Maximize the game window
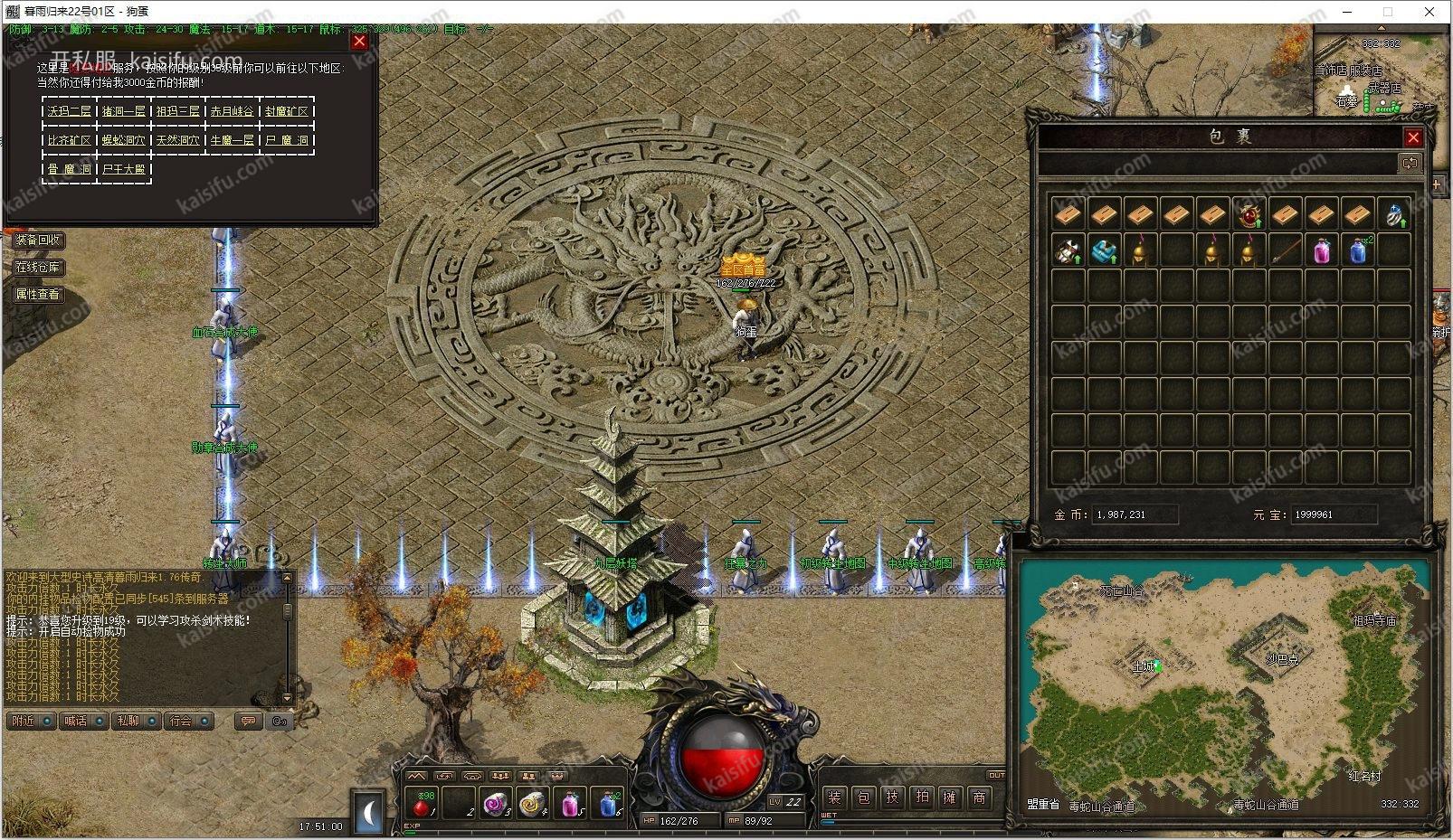 point(1388,12)
